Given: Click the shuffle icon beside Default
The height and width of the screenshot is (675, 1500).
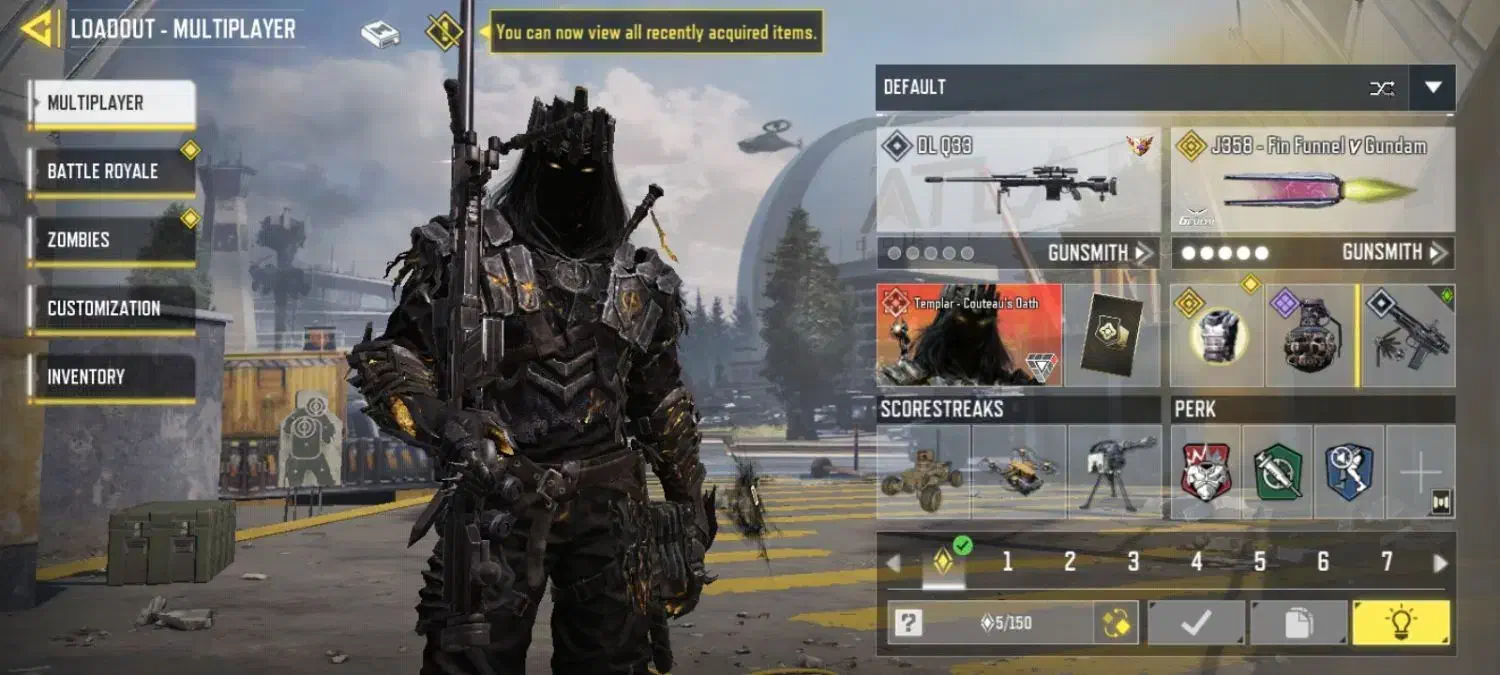Looking at the screenshot, I should click(1382, 88).
